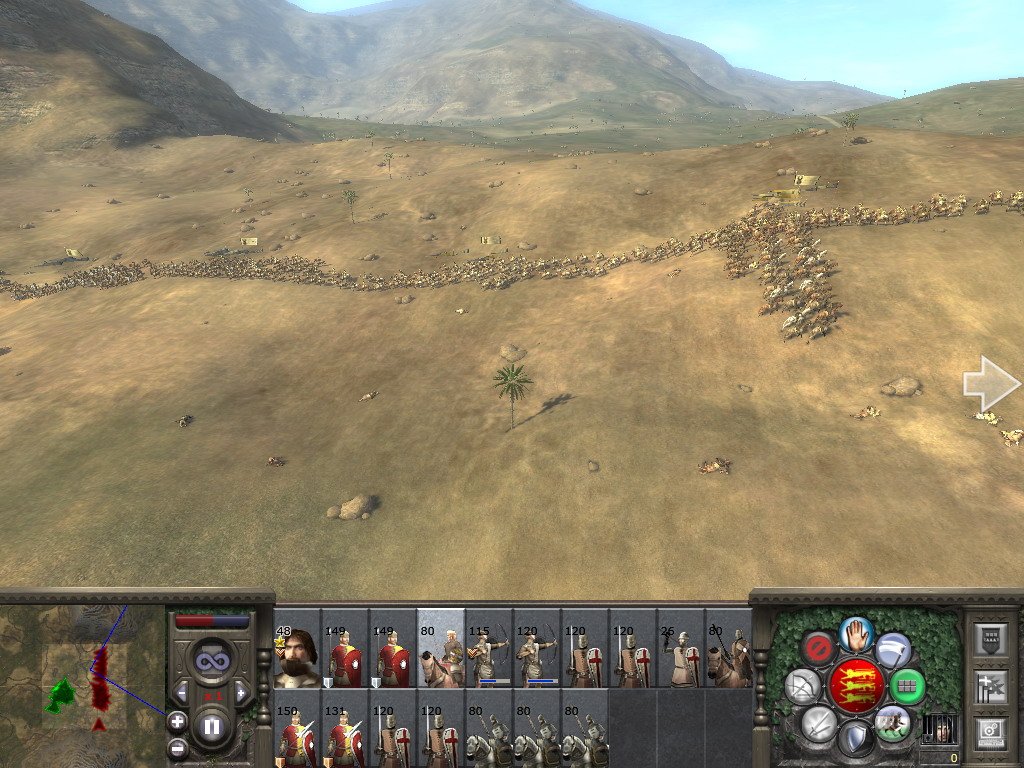The image size is (1024, 768).
Task: Click the infinity timer button
Action: [x=212, y=660]
